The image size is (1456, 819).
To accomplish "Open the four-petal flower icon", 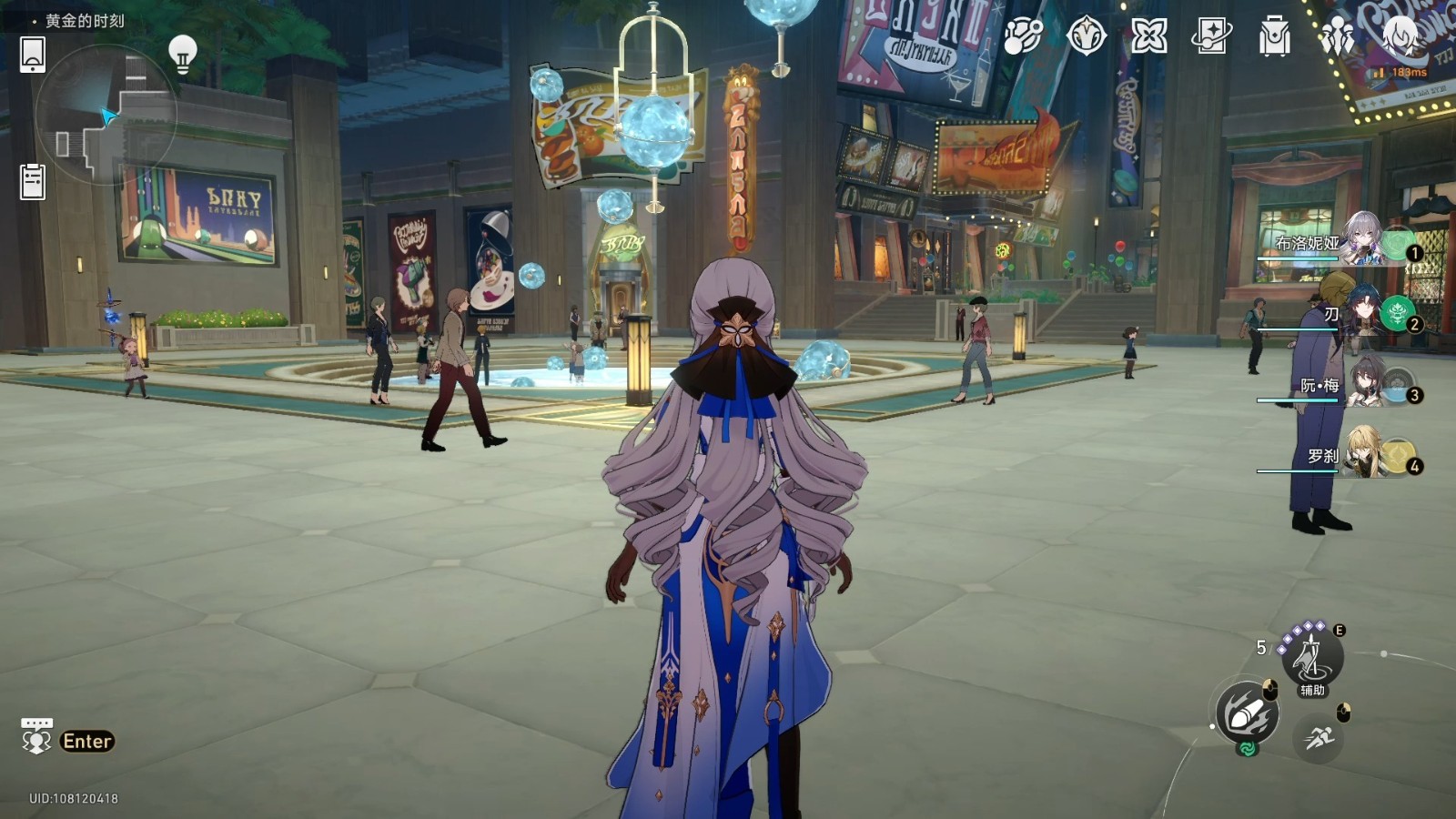I will 1148,36.
